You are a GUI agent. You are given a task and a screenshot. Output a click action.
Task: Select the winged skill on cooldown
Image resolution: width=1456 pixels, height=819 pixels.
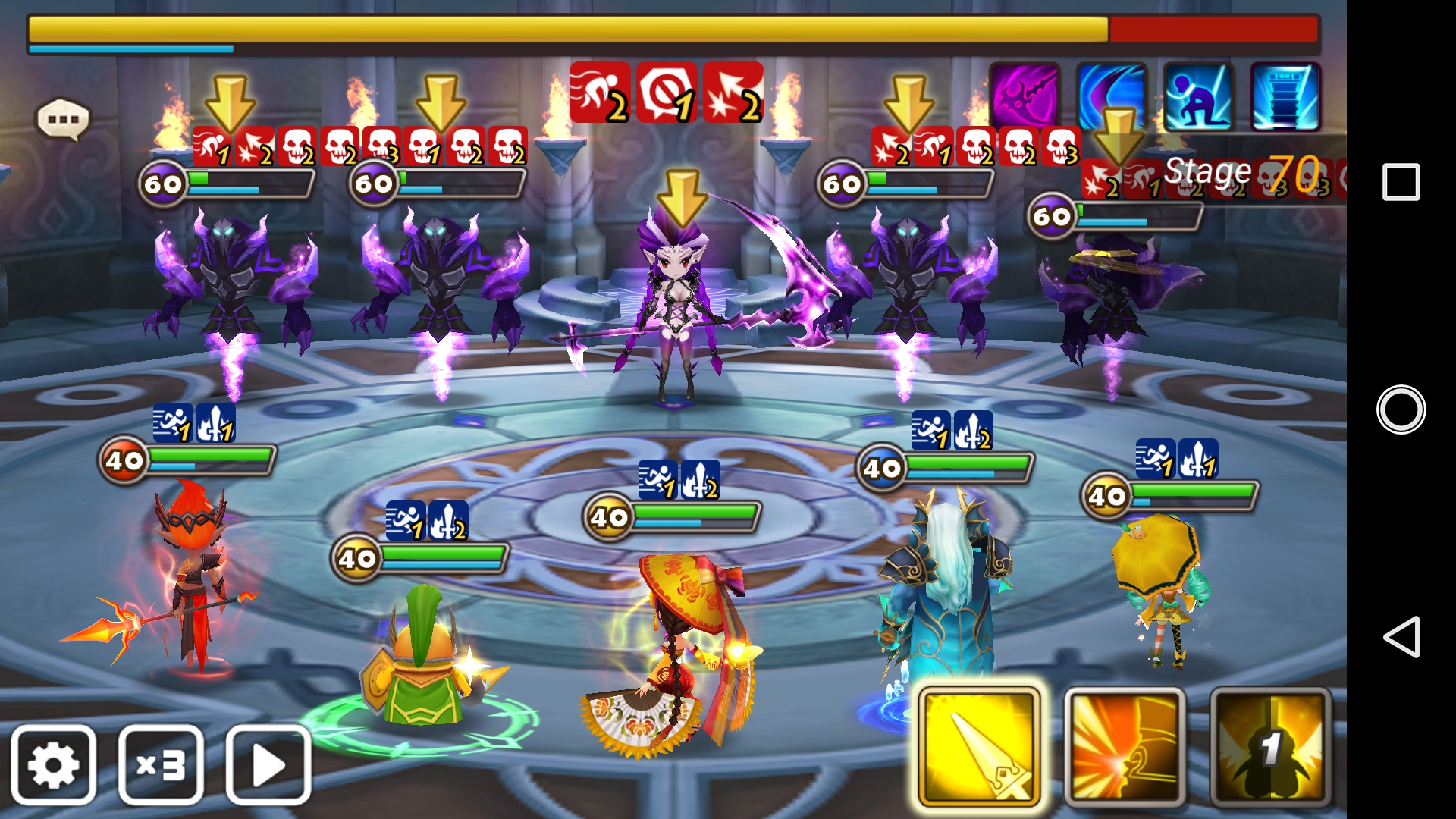[x=1270, y=748]
